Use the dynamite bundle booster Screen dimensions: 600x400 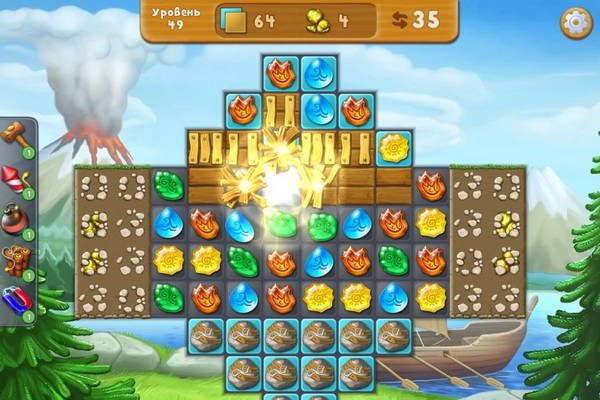click(x=16, y=258)
